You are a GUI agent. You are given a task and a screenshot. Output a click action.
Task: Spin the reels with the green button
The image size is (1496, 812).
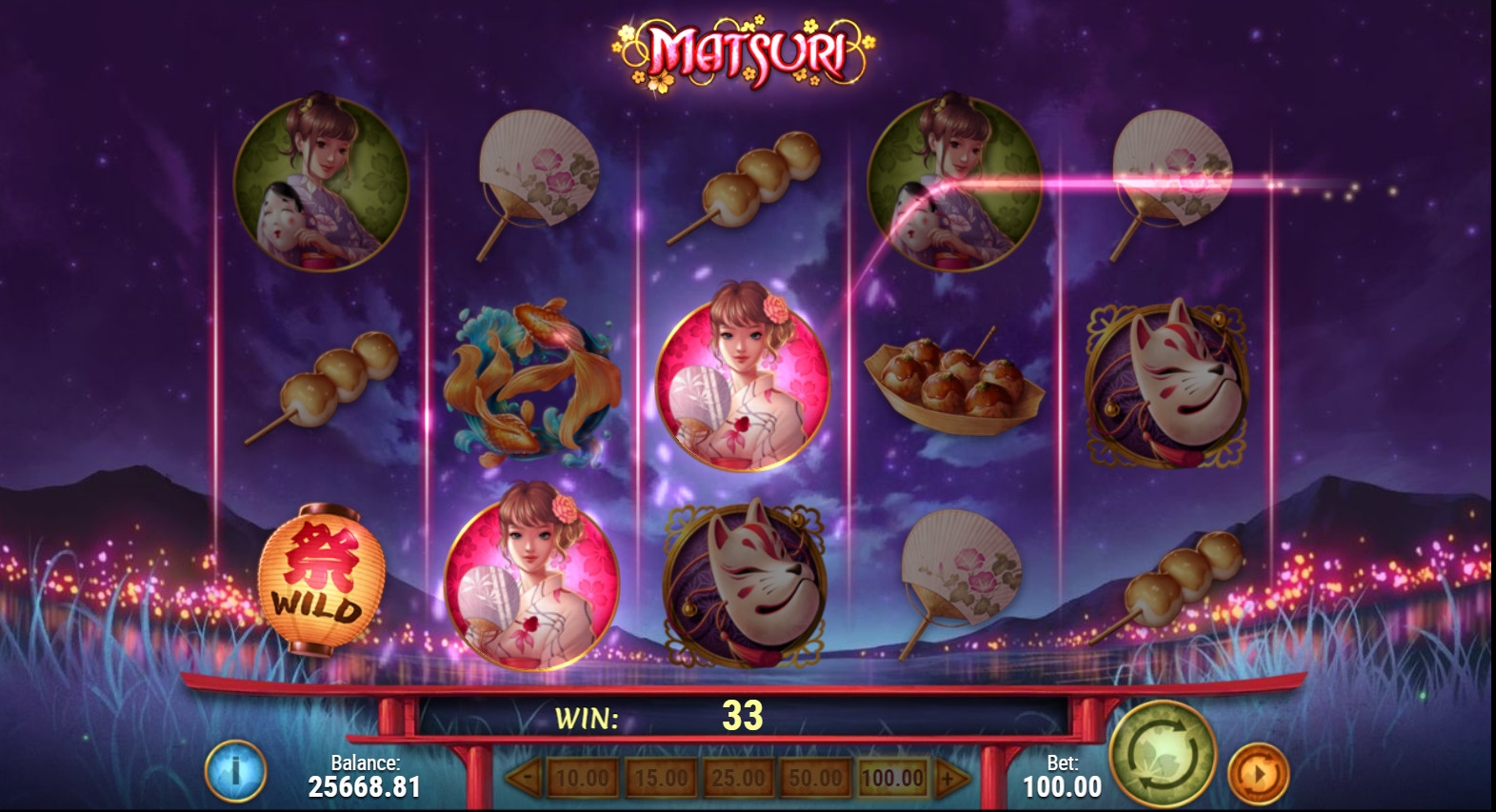coord(1163,754)
